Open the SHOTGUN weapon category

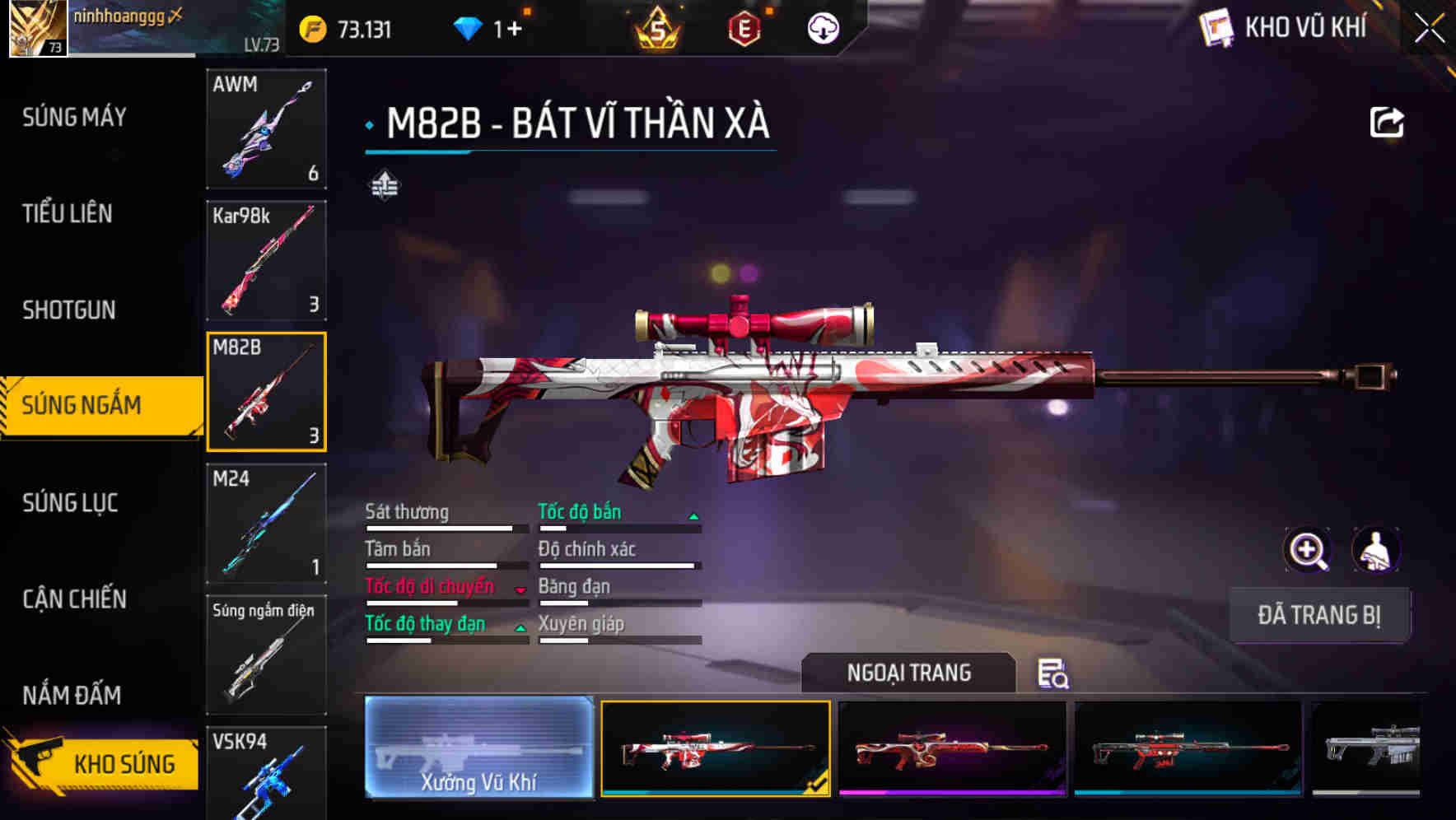coord(68,310)
